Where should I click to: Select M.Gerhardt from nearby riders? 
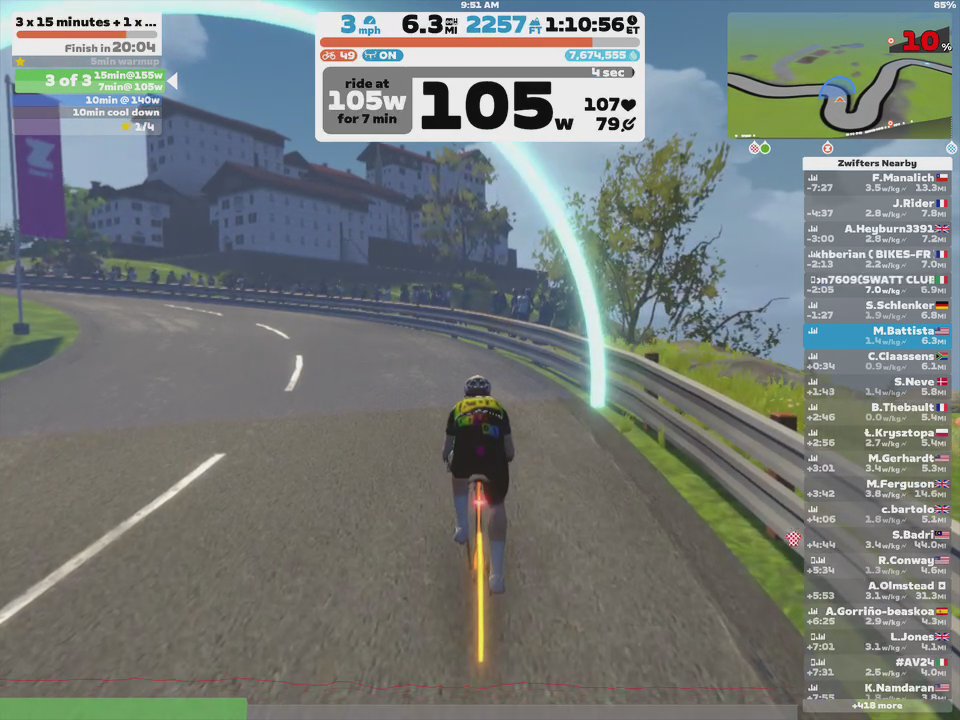876,463
